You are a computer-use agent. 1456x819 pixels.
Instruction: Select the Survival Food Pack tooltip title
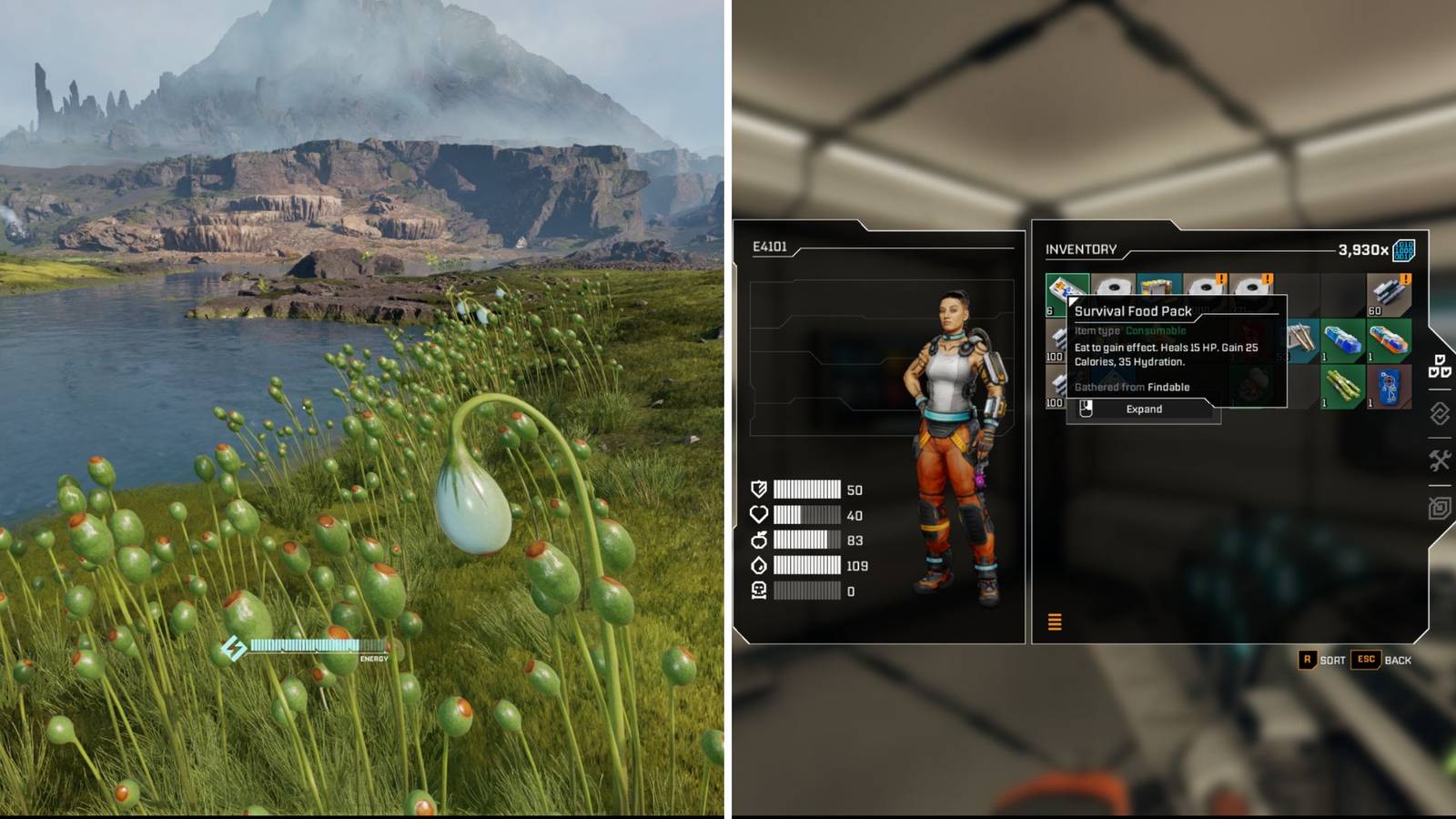tap(1133, 311)
